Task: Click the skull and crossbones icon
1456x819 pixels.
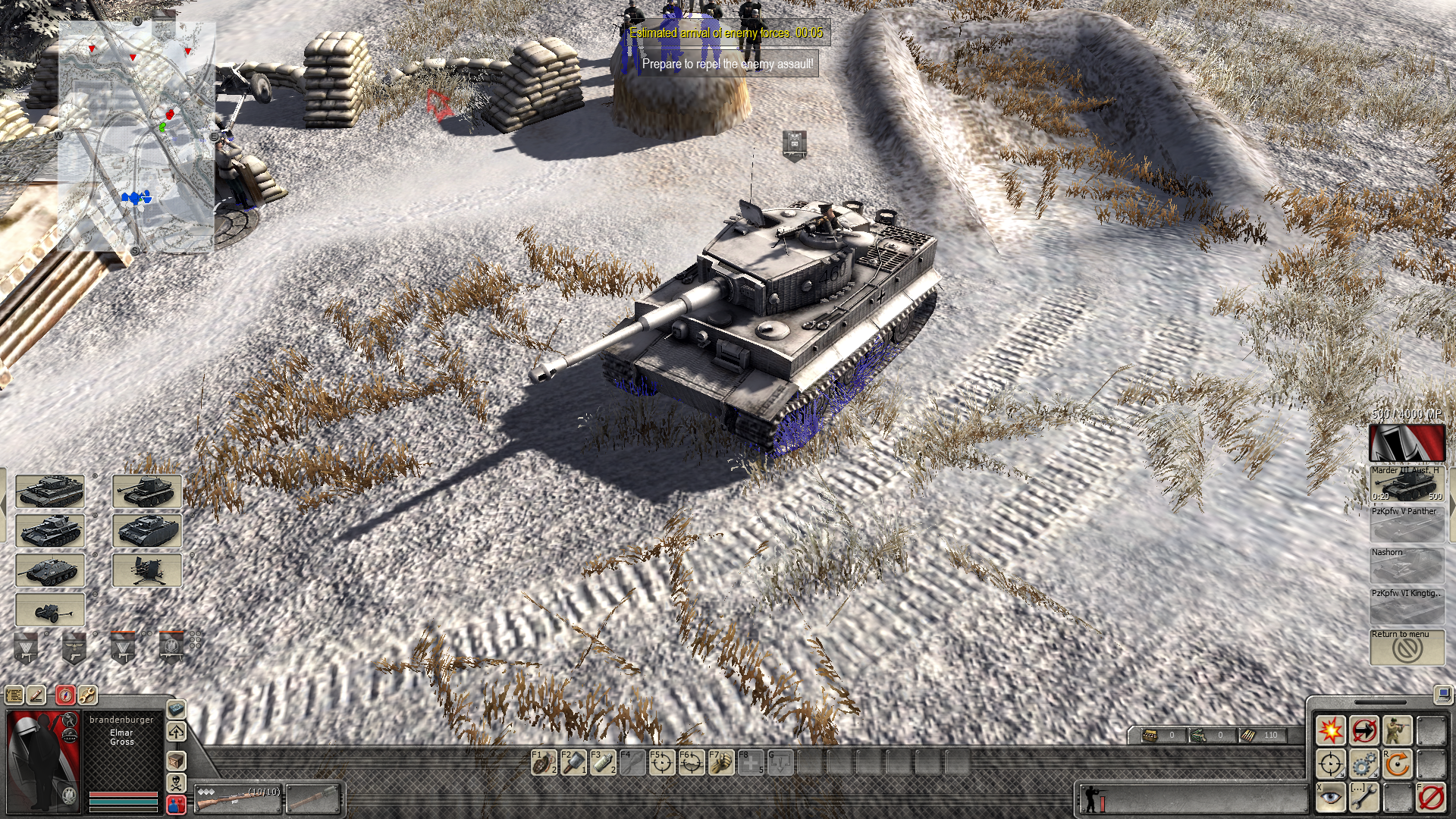Action: 176,782
